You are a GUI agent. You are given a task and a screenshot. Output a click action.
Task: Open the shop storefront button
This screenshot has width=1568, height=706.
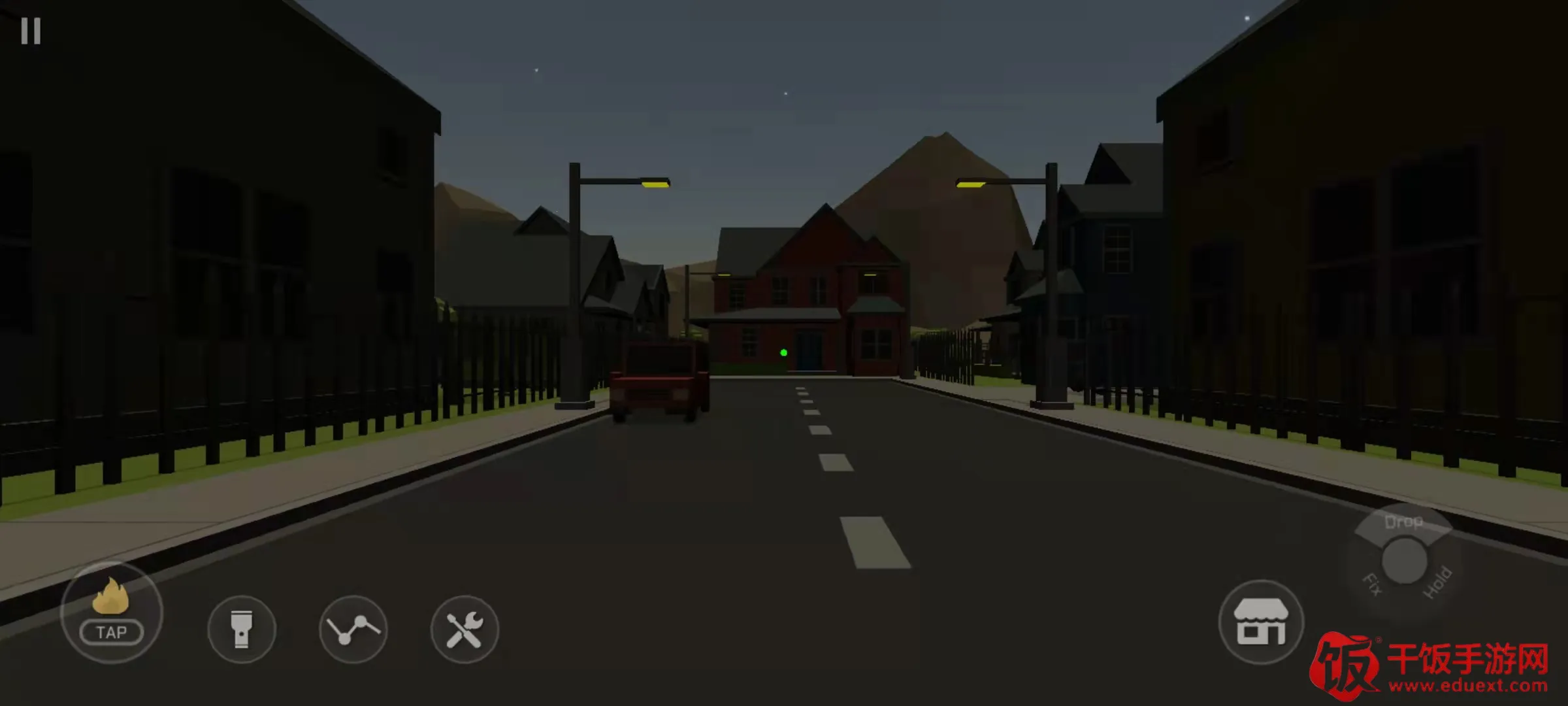(1261, 622)
